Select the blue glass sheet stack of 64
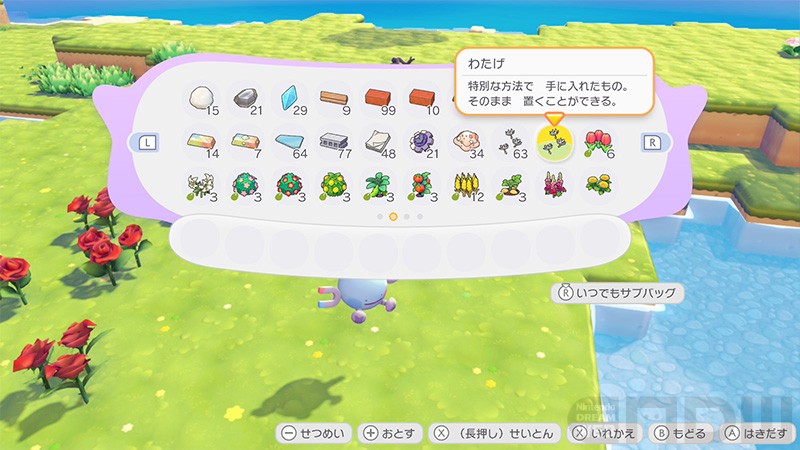This screenshot has width=800, height=450. [291, 142]
